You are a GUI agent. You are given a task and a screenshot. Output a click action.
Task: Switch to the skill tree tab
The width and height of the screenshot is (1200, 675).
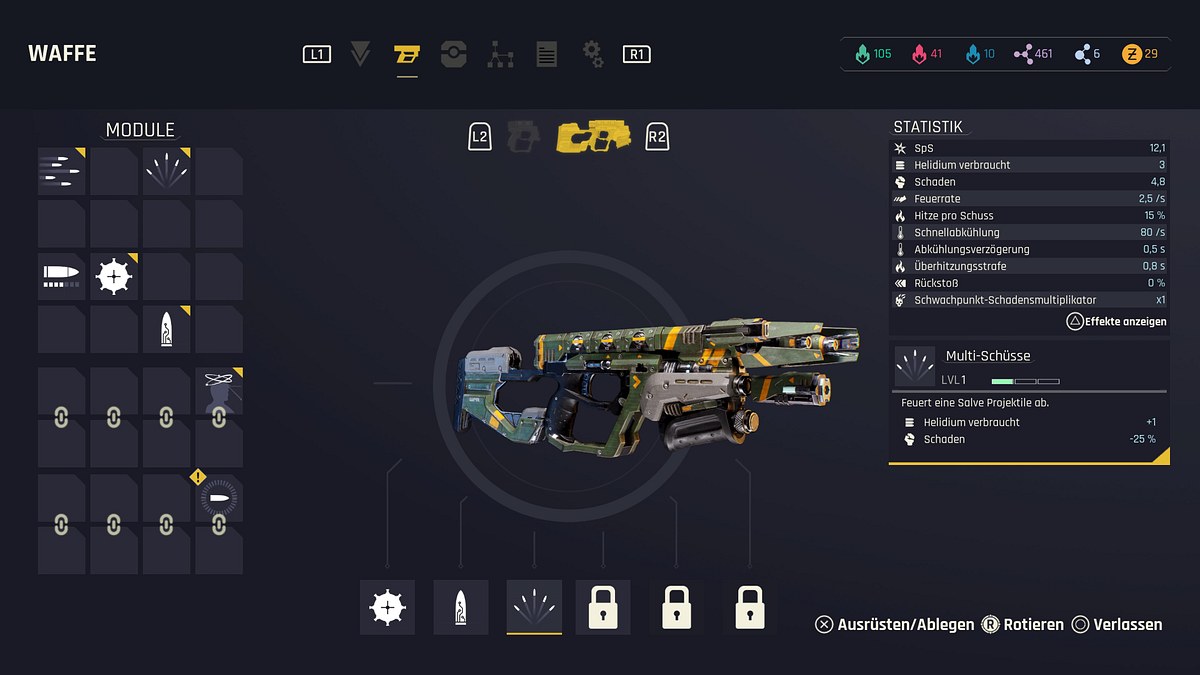tap(500, 54)
